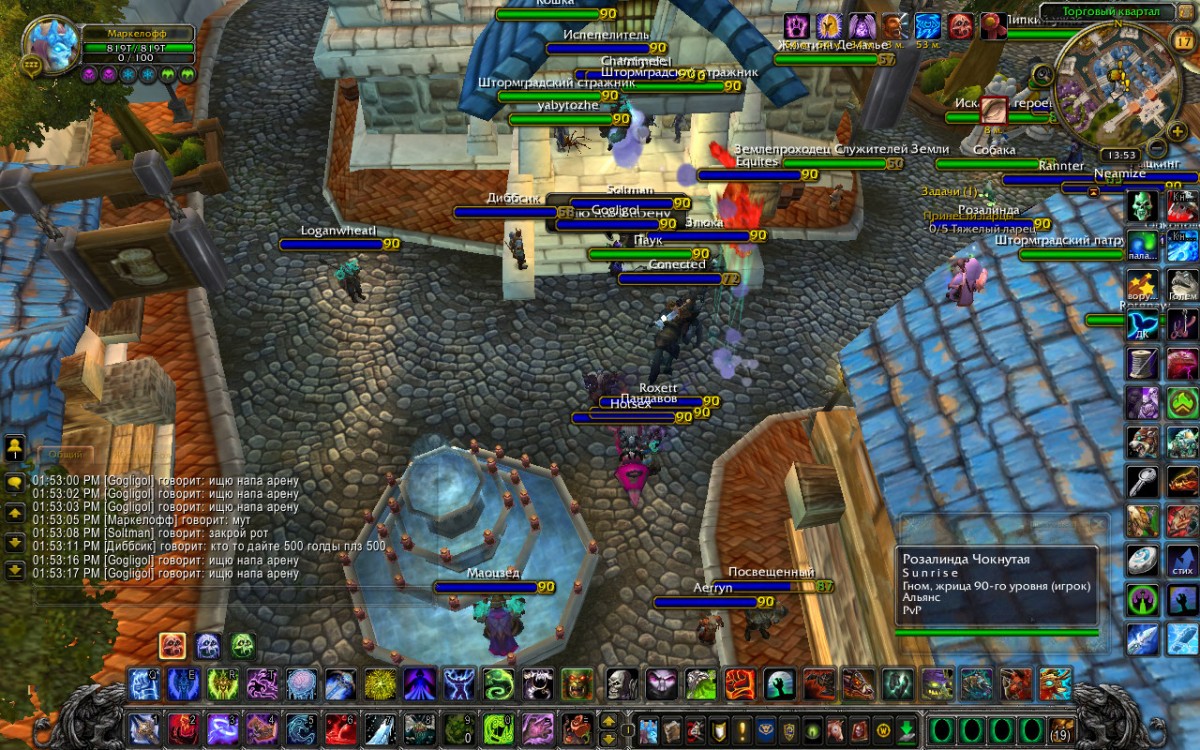Select the golden helmet buff icon
The width and height of the screenshot is (1200, 750).
[829, 26]
